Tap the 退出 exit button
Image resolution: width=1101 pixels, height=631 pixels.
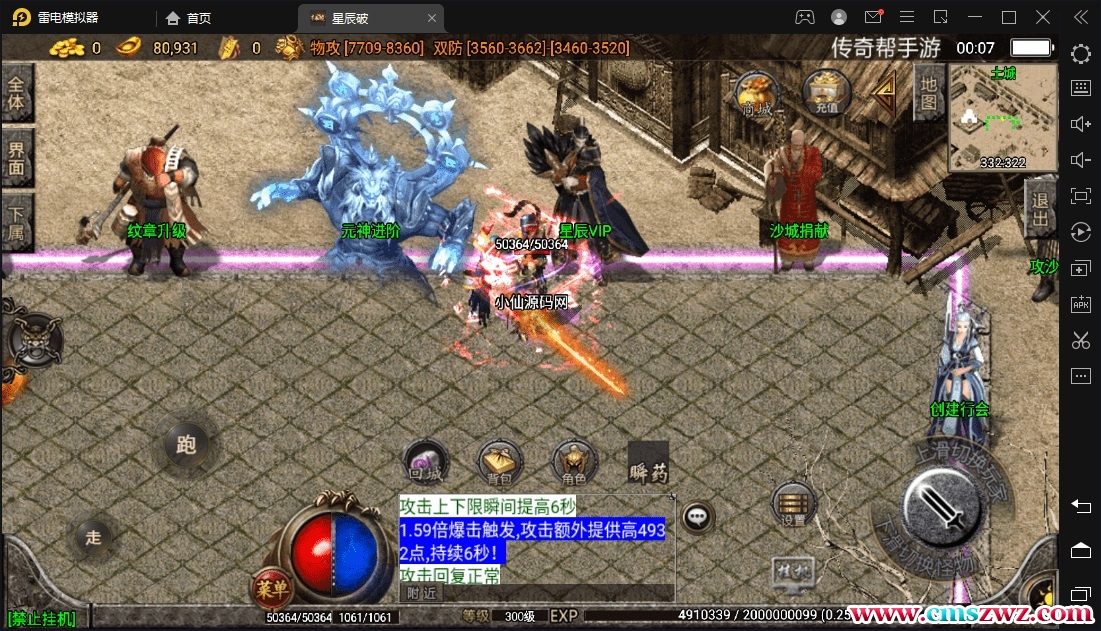1040,209
